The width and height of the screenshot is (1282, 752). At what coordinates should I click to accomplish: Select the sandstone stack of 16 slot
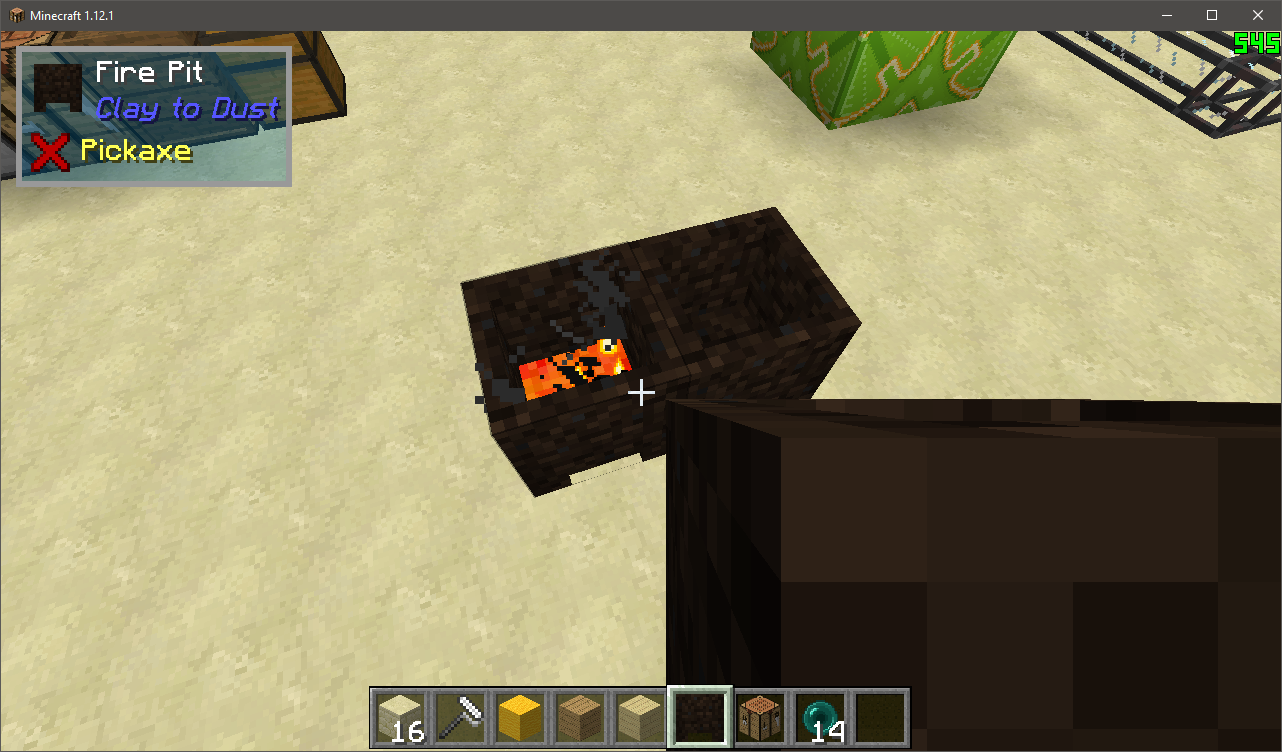[401, 717]
